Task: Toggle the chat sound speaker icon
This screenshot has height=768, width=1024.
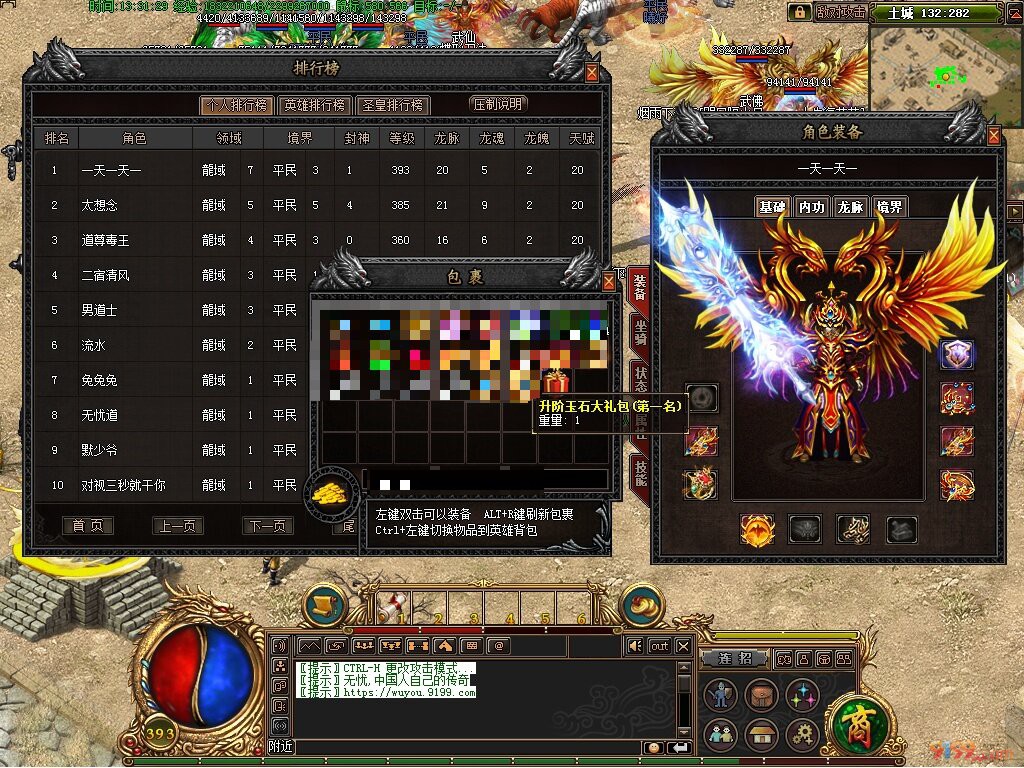Action: pos(635,646)
